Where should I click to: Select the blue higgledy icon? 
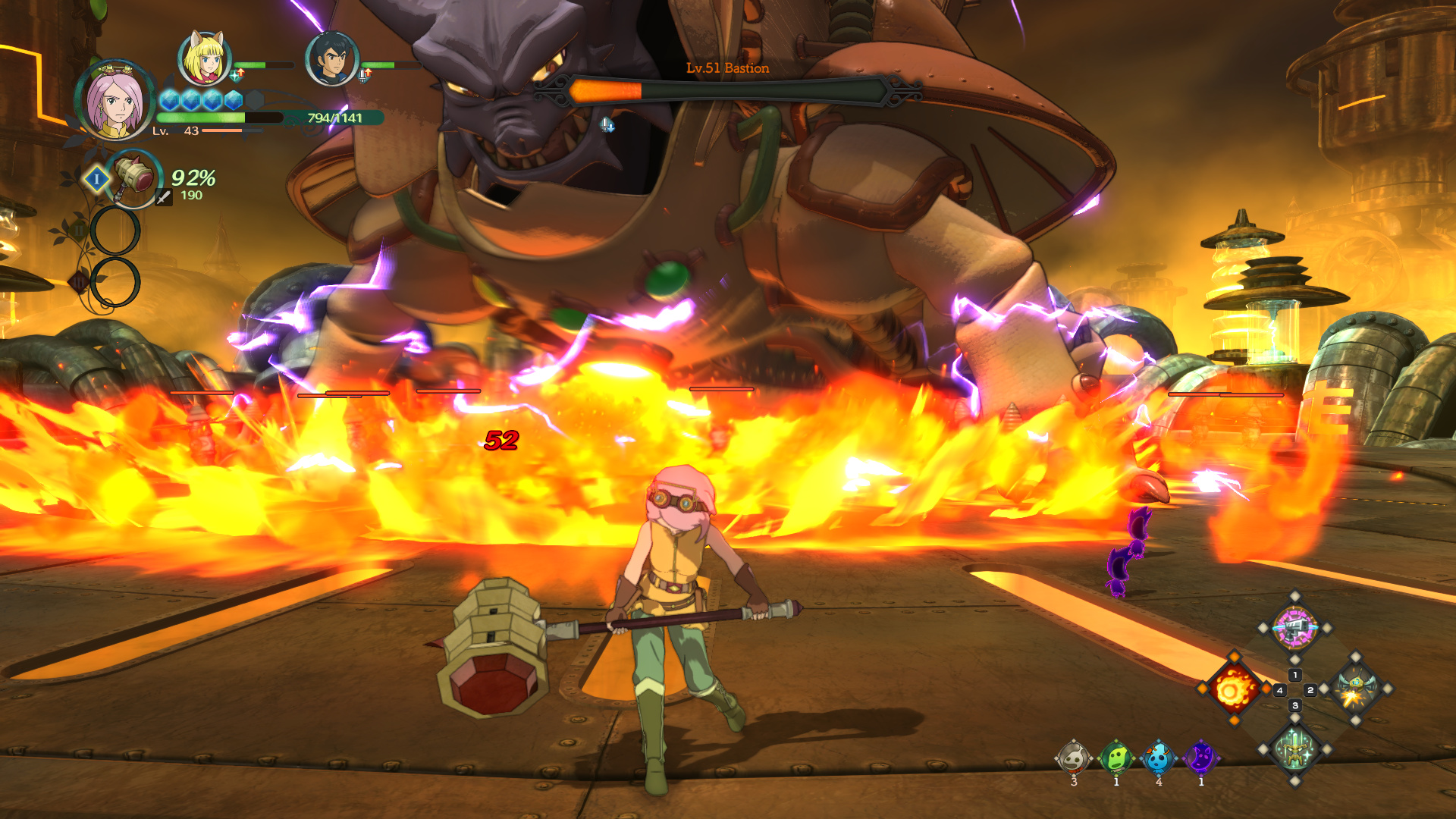[x=1158, y=758]
